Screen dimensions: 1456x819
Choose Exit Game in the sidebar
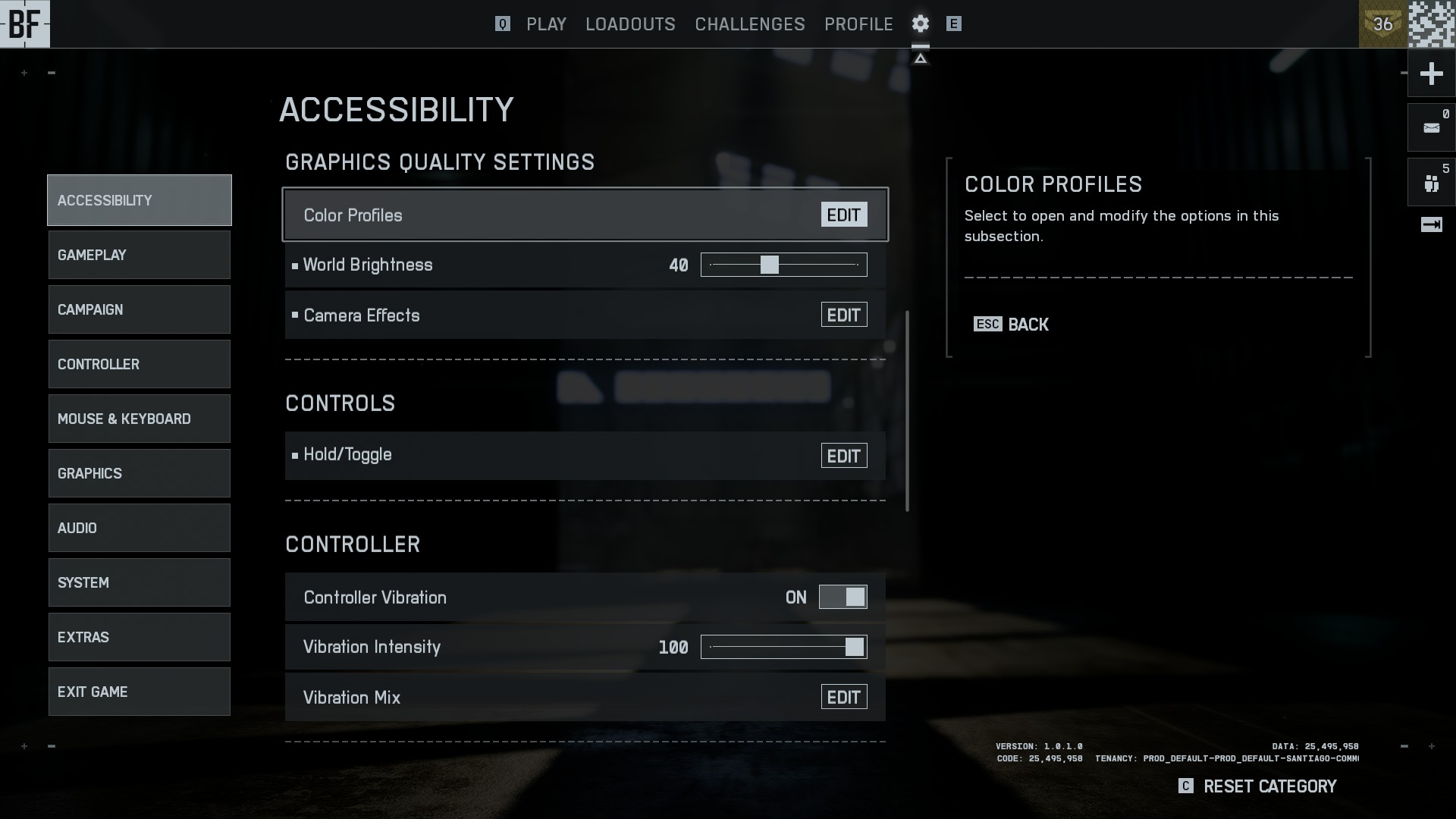click(139, 692)
